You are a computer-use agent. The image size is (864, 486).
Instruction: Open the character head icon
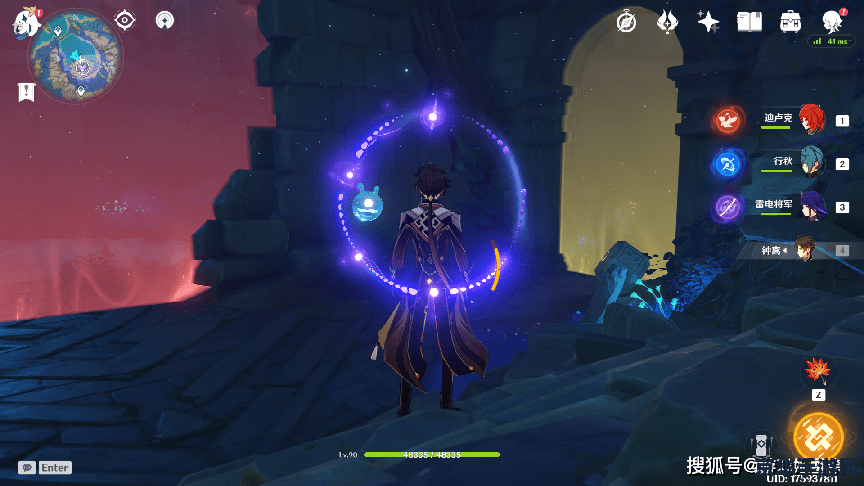tap(831, 20)
